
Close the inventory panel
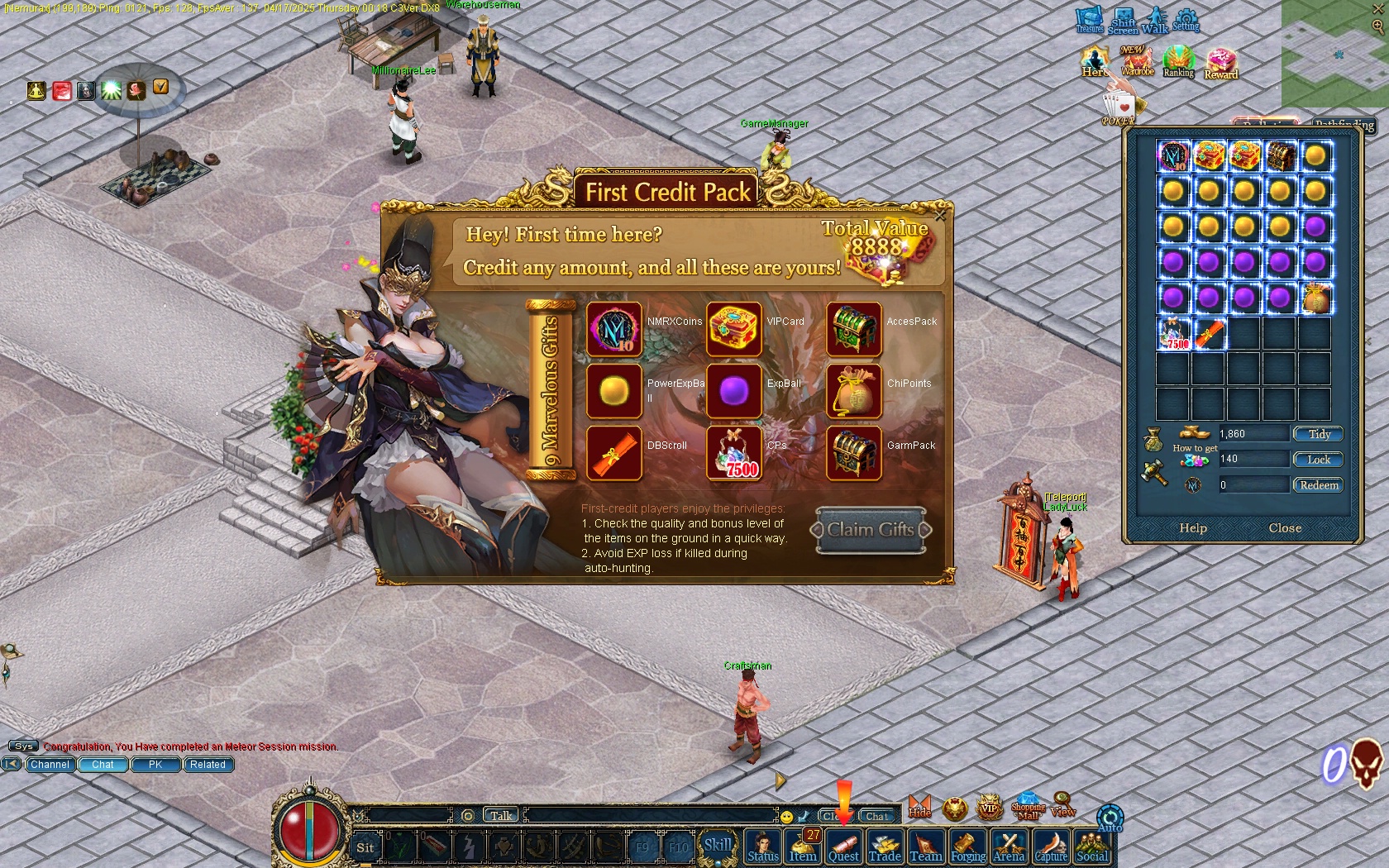point(1285,528)
